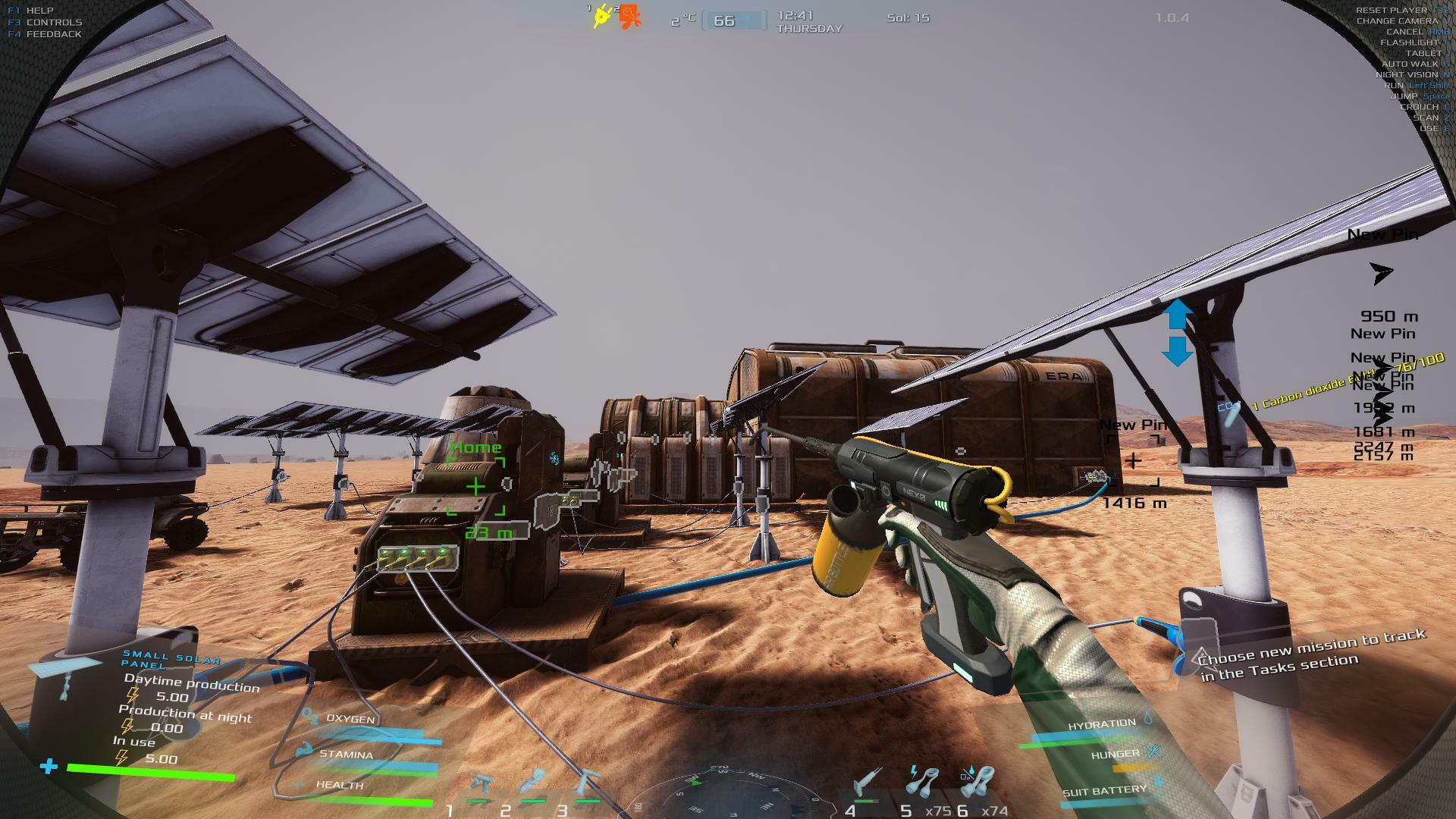
Task: Select the New Pin marker at 1416 m
Action: (x=1133, y=460)
